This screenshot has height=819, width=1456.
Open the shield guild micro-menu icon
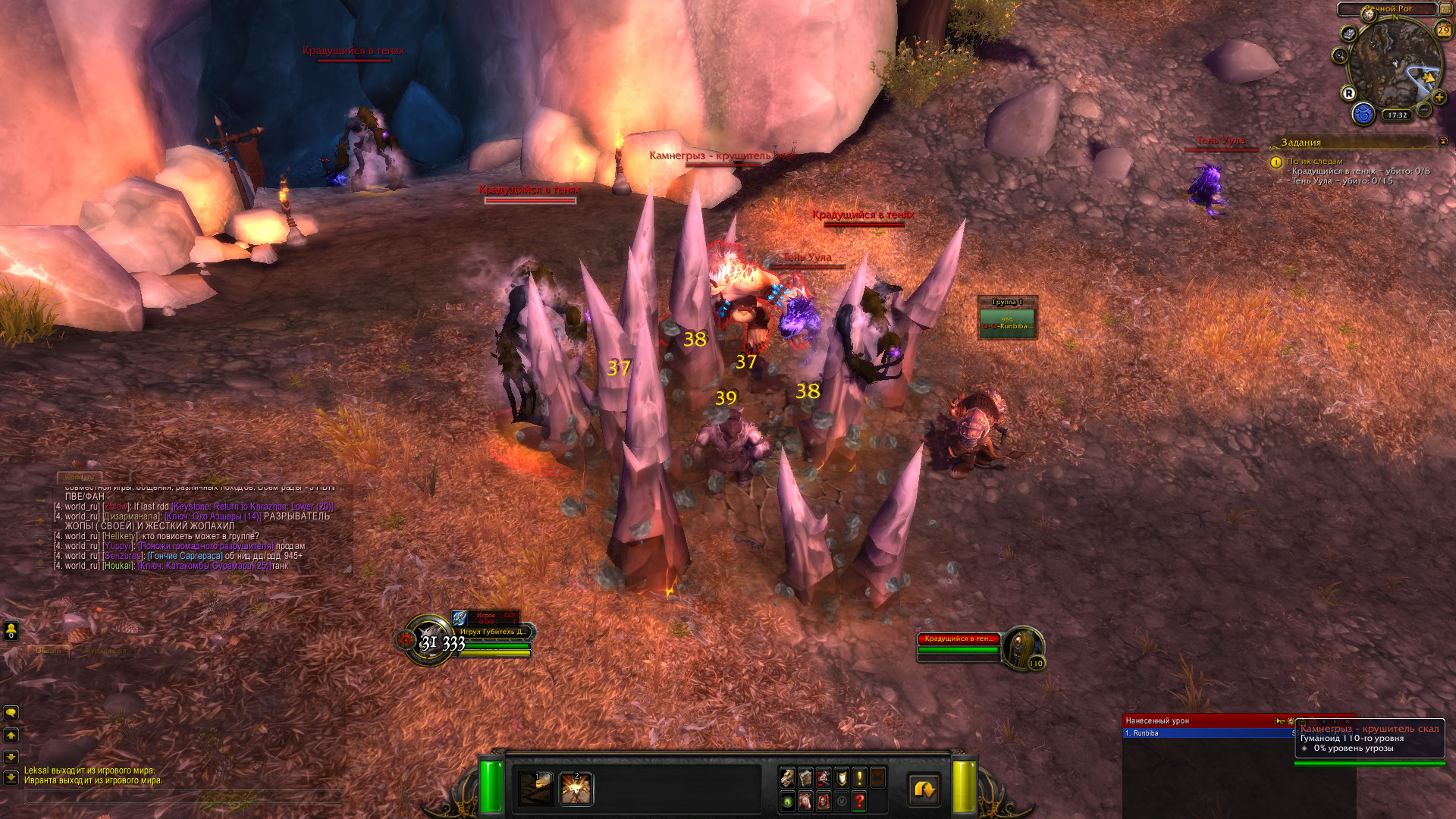tap(841, 777)
